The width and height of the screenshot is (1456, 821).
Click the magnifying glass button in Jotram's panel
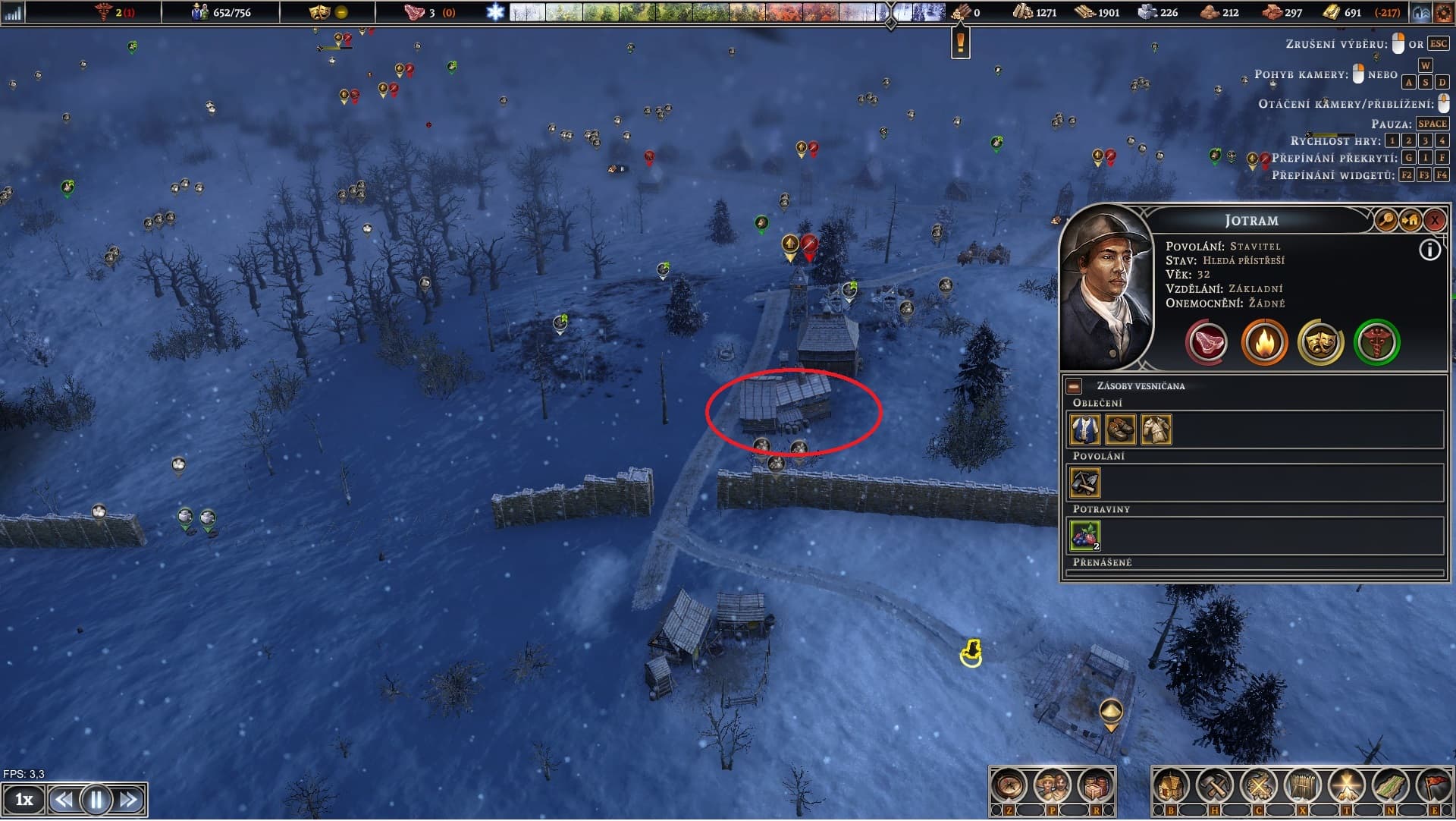[x=1385, y=221]
